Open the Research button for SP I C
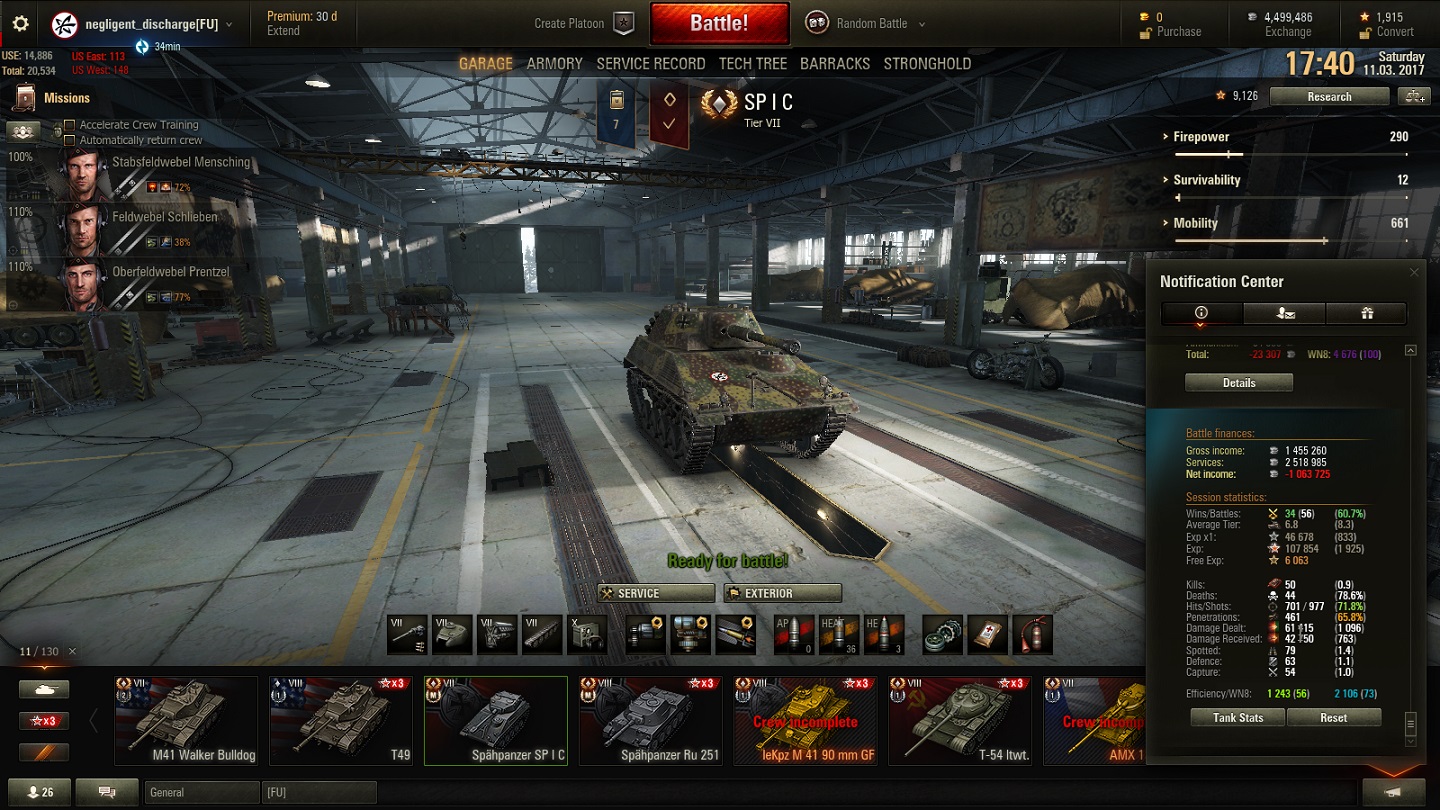The width and height of the screenshot is (1440, 810). [x=1329, y=97]
